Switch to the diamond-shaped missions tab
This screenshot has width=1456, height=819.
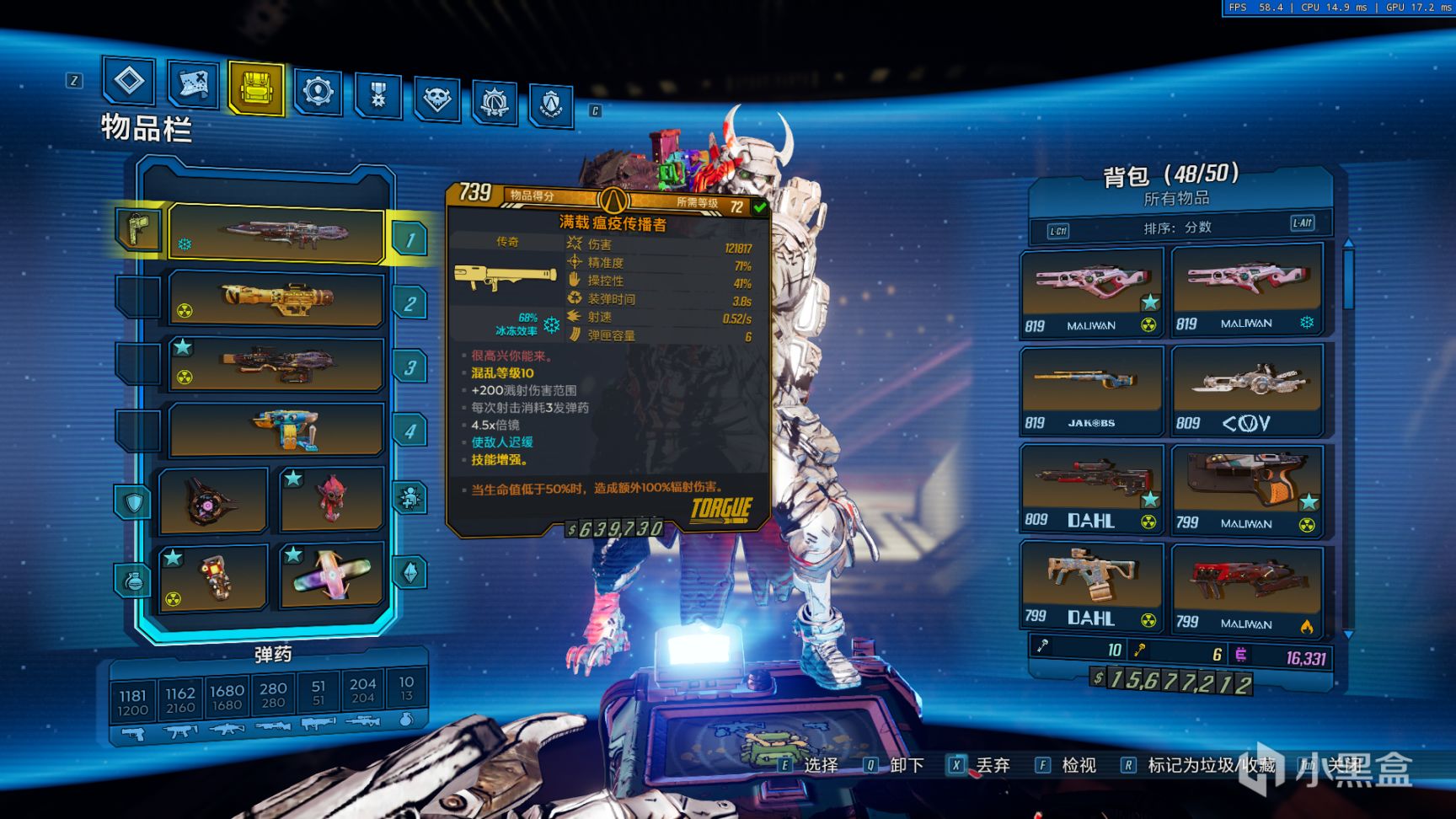click(129, 81)
